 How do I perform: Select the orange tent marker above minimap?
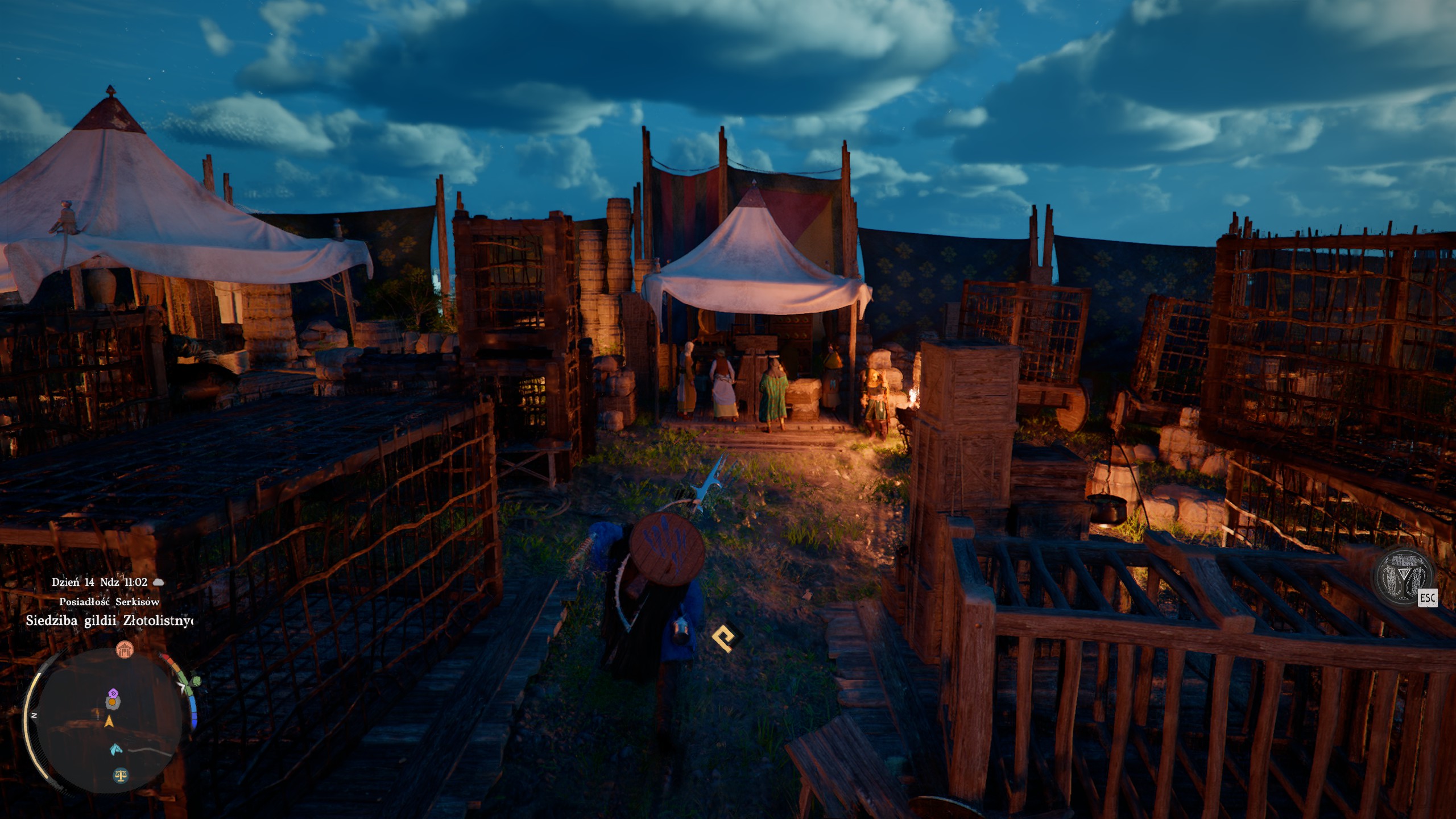point(124,650)
